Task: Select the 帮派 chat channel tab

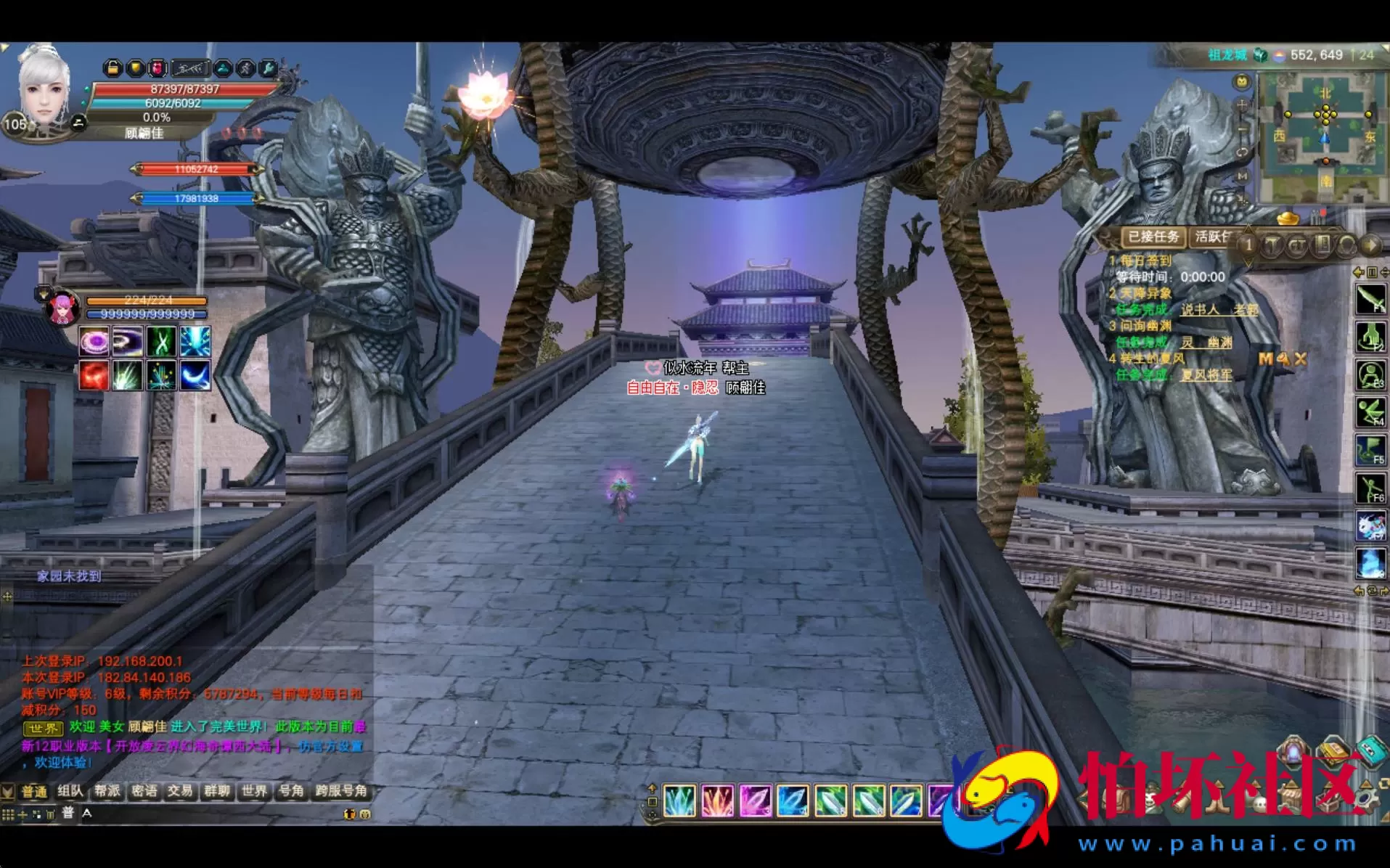Action: point(107,791)
